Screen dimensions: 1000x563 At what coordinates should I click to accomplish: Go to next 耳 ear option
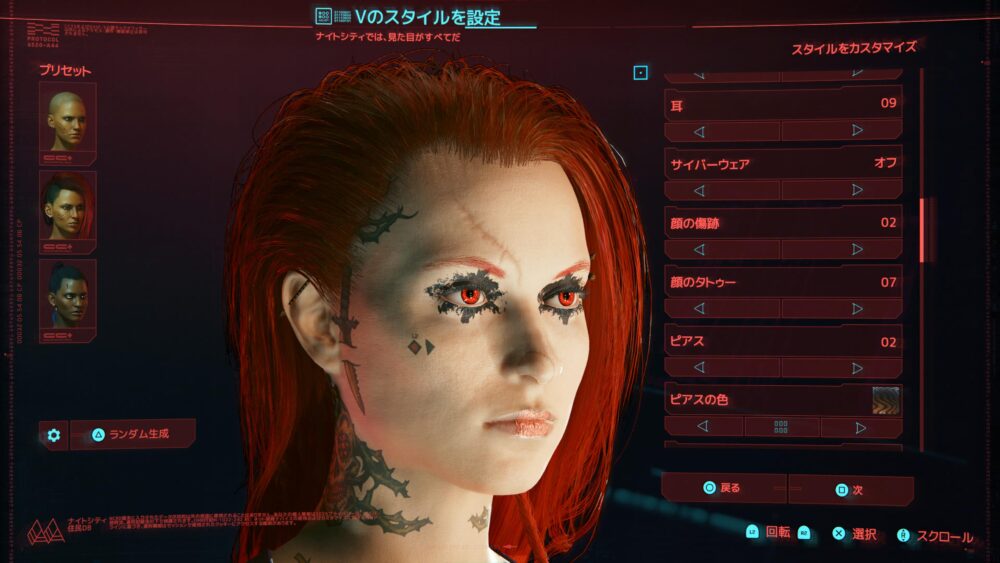[857, 131]
